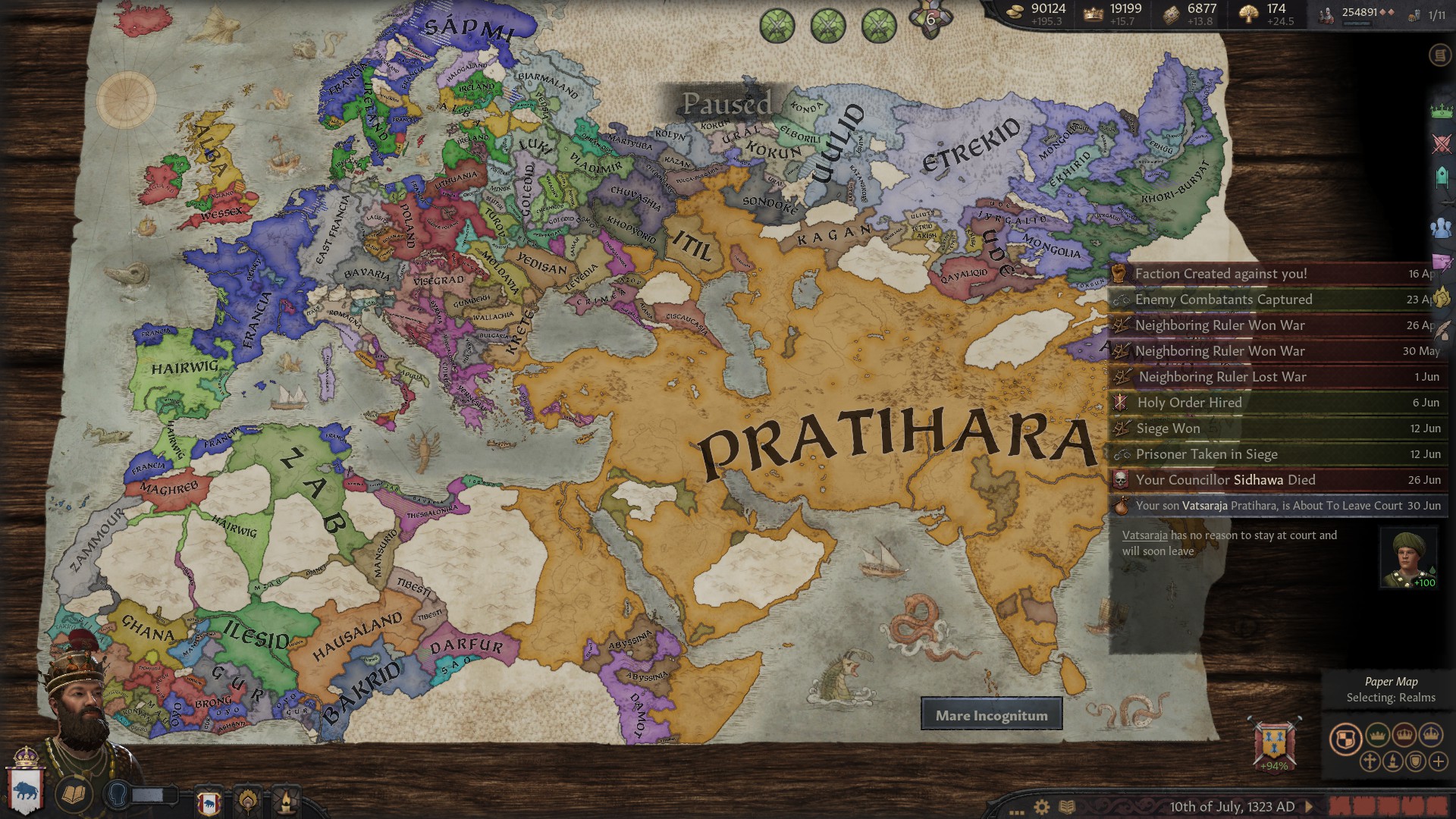1456x819 pixels.
Task: Open the council throne menu
Action: coord(1441,177)
